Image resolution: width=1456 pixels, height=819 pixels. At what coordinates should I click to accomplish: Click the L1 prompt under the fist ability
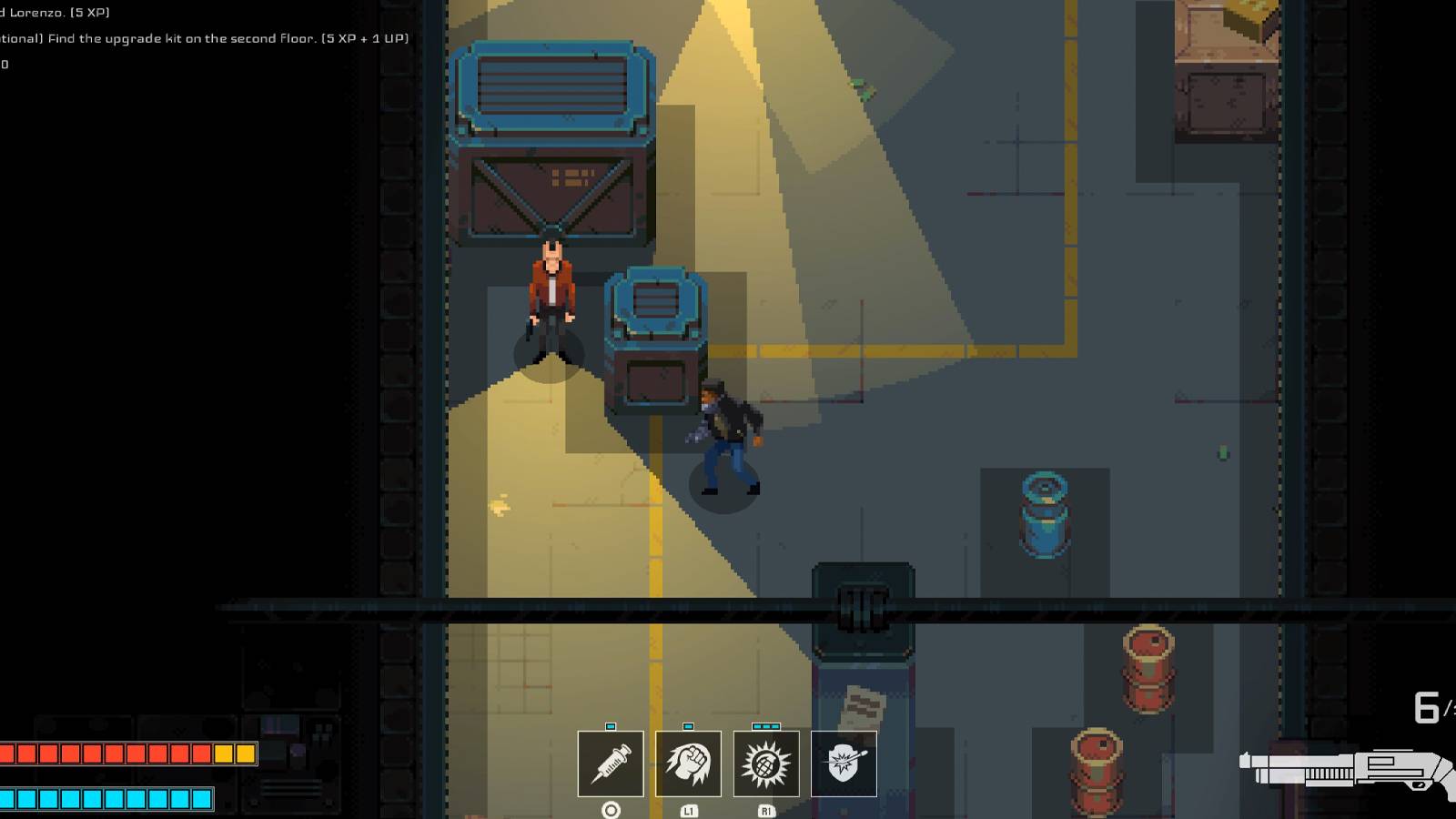(x=689, y=810)
